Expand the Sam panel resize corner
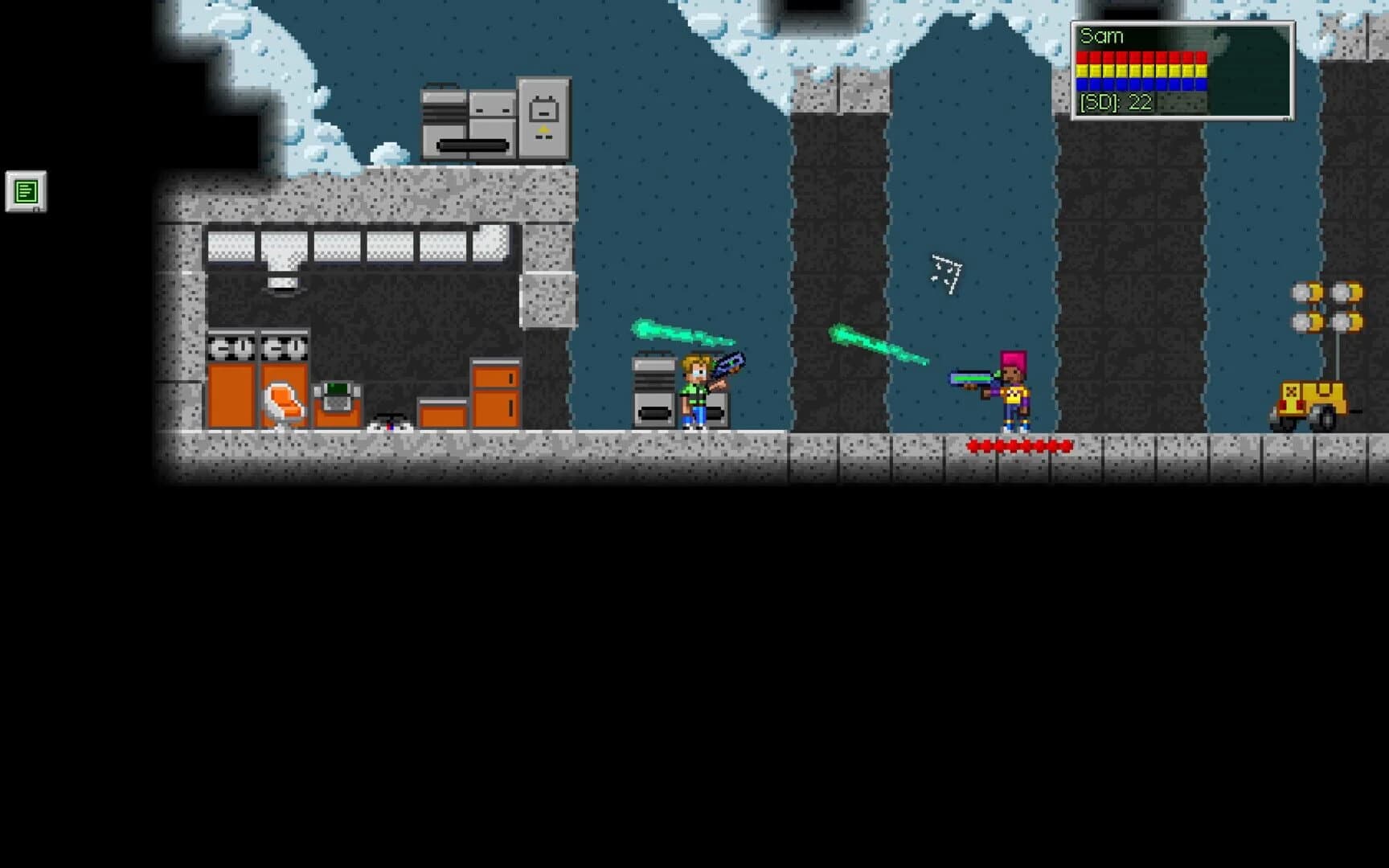 [x=1290, y=118]
